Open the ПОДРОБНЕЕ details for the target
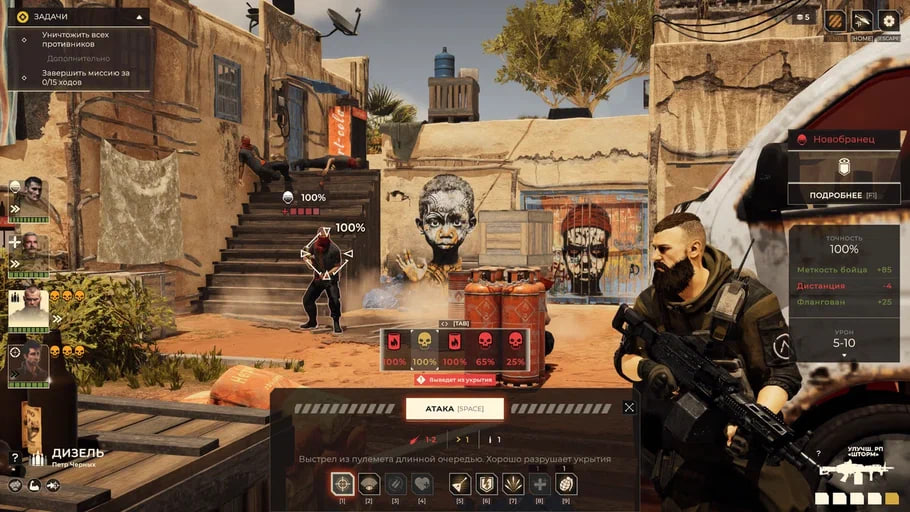Screen dimensions: 910x512 click(843, 195)
